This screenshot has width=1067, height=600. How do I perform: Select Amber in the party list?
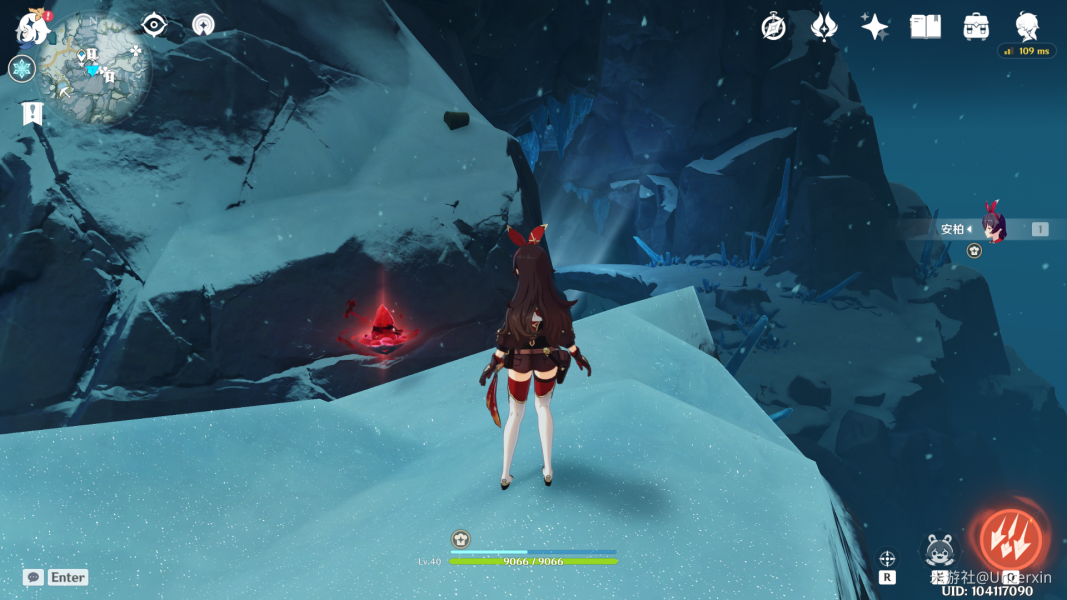(992, 228)
